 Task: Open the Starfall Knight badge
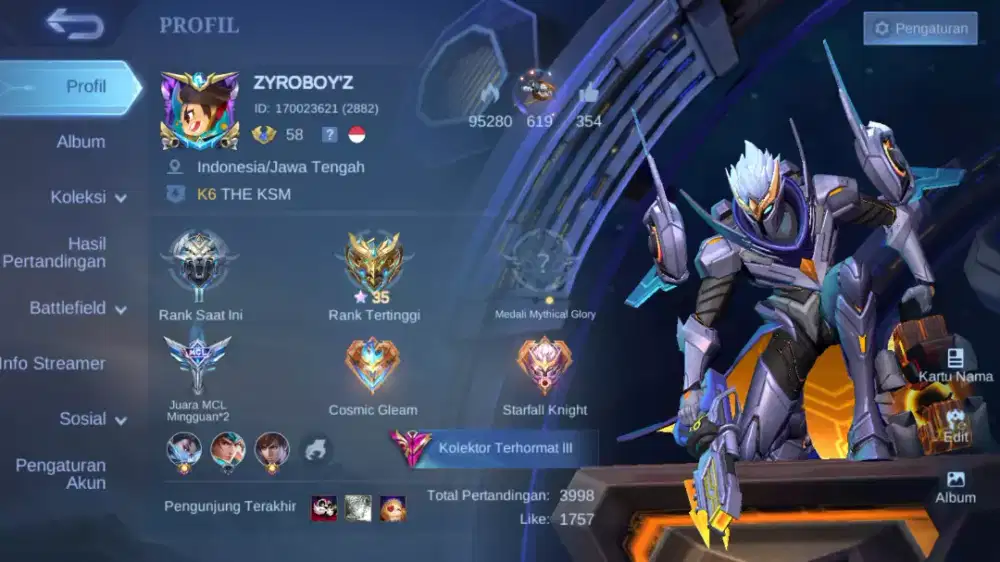click(545, 366)
